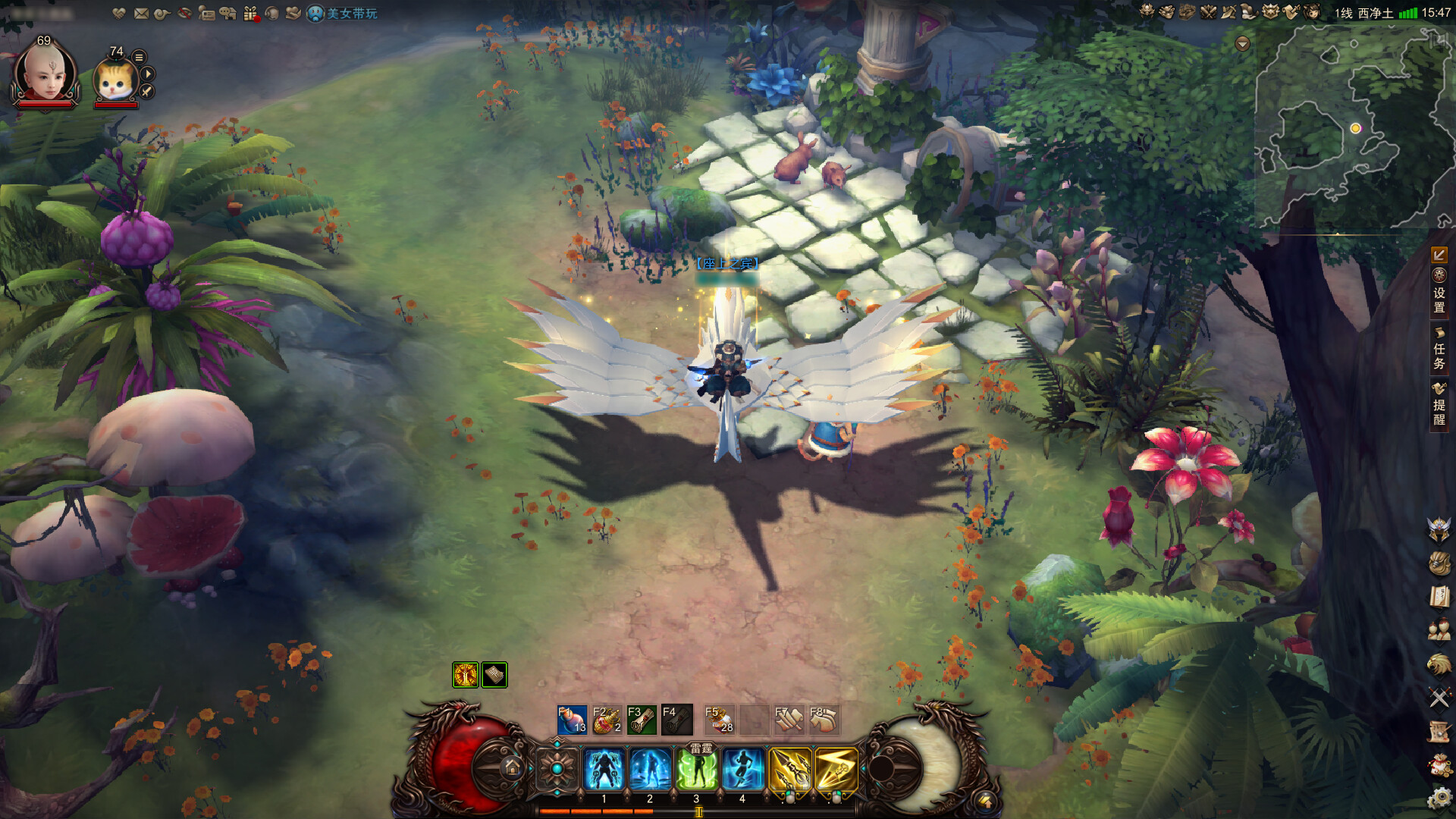Use the F5 potion jar stack
The height and width of the screenshot is (819, 1456).
719,720
